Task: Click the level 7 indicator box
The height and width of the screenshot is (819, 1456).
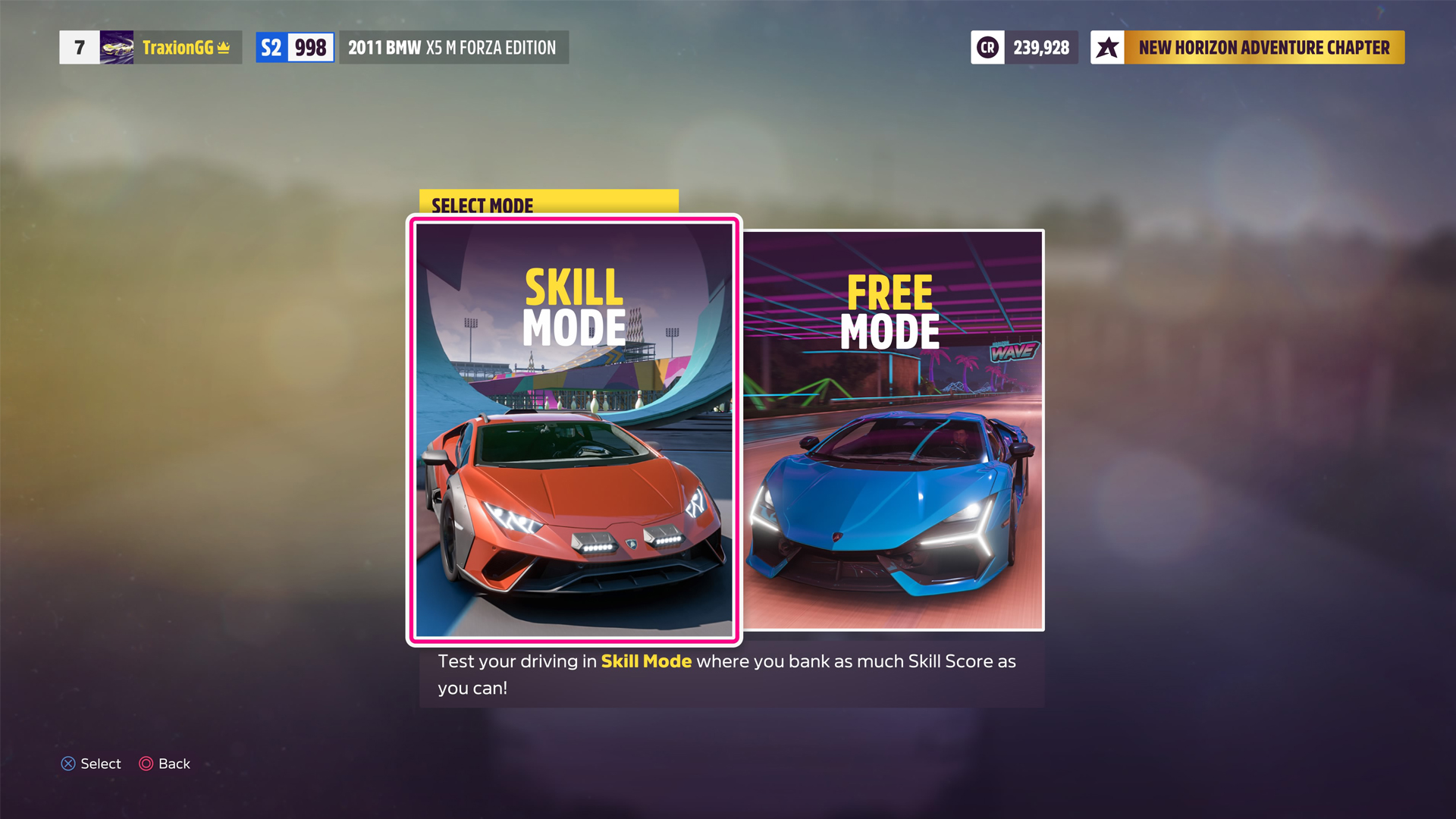Action: pyautogui.click(x=78, y=47)
